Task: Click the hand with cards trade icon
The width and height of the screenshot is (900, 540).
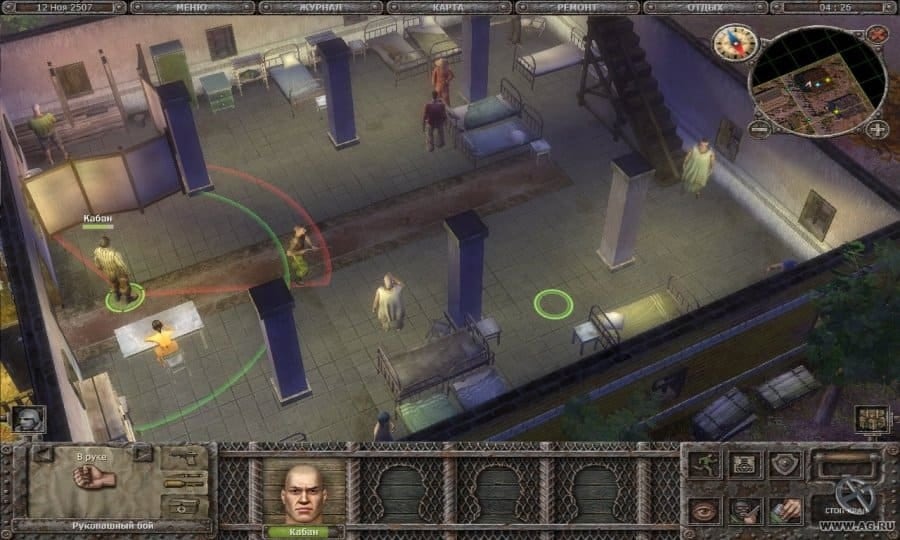Action: [786, 510]
